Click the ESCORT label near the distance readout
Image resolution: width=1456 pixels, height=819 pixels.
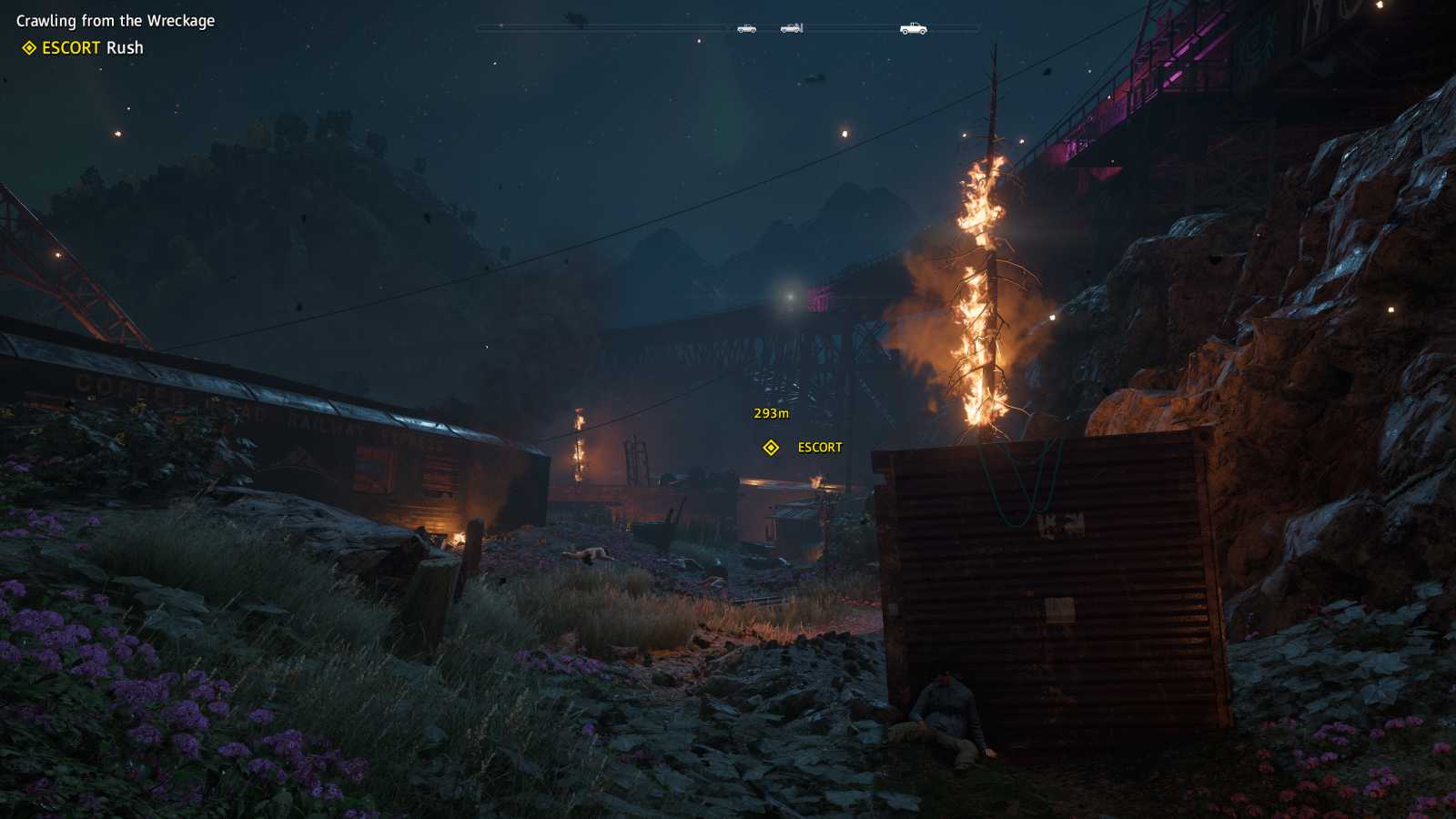click(817, 447)
